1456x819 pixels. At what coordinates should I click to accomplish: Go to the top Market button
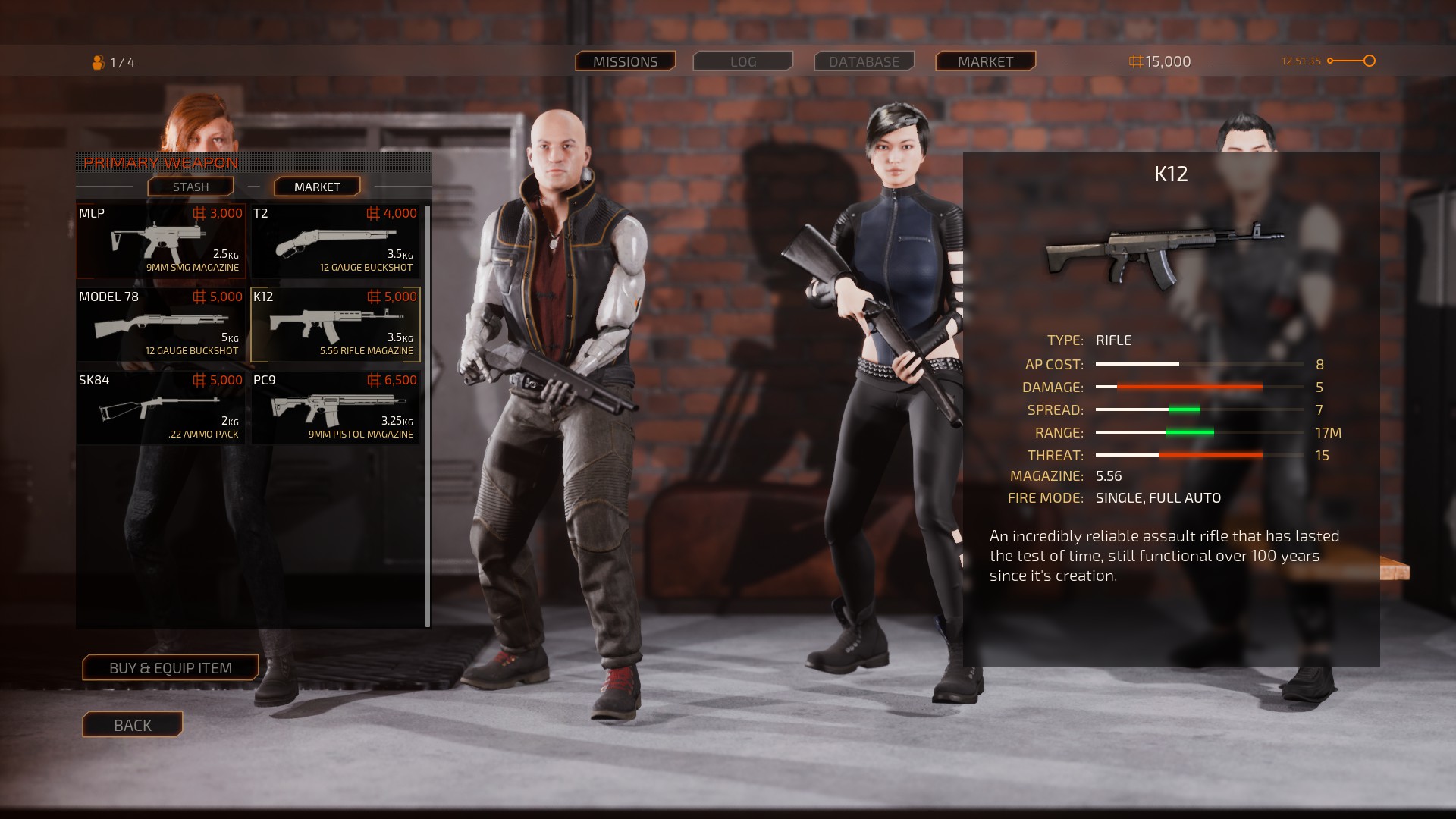tap(985, 61)
